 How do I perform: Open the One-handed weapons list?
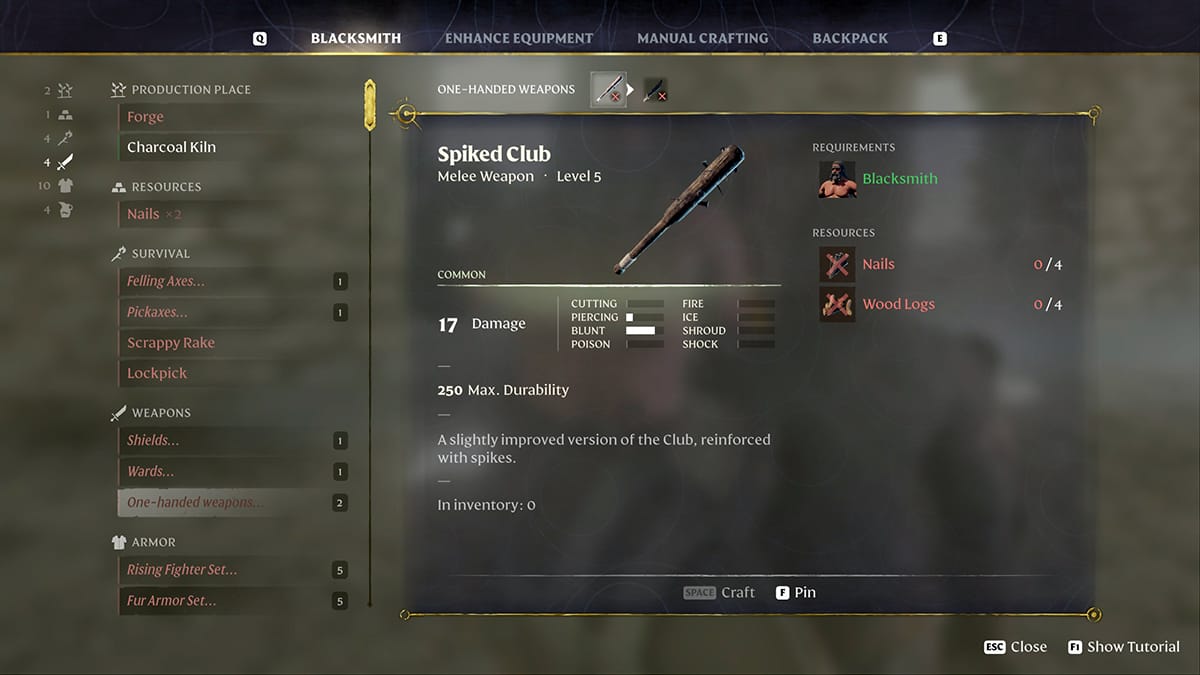click(x=196, y=502)
